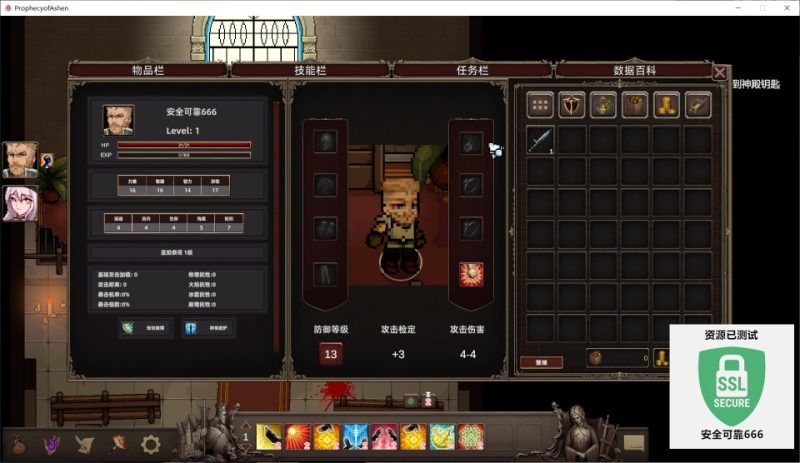This screenshot has height=463, width=800.
Task: Select the red fist weapon slot
Action: coord(471,273)
